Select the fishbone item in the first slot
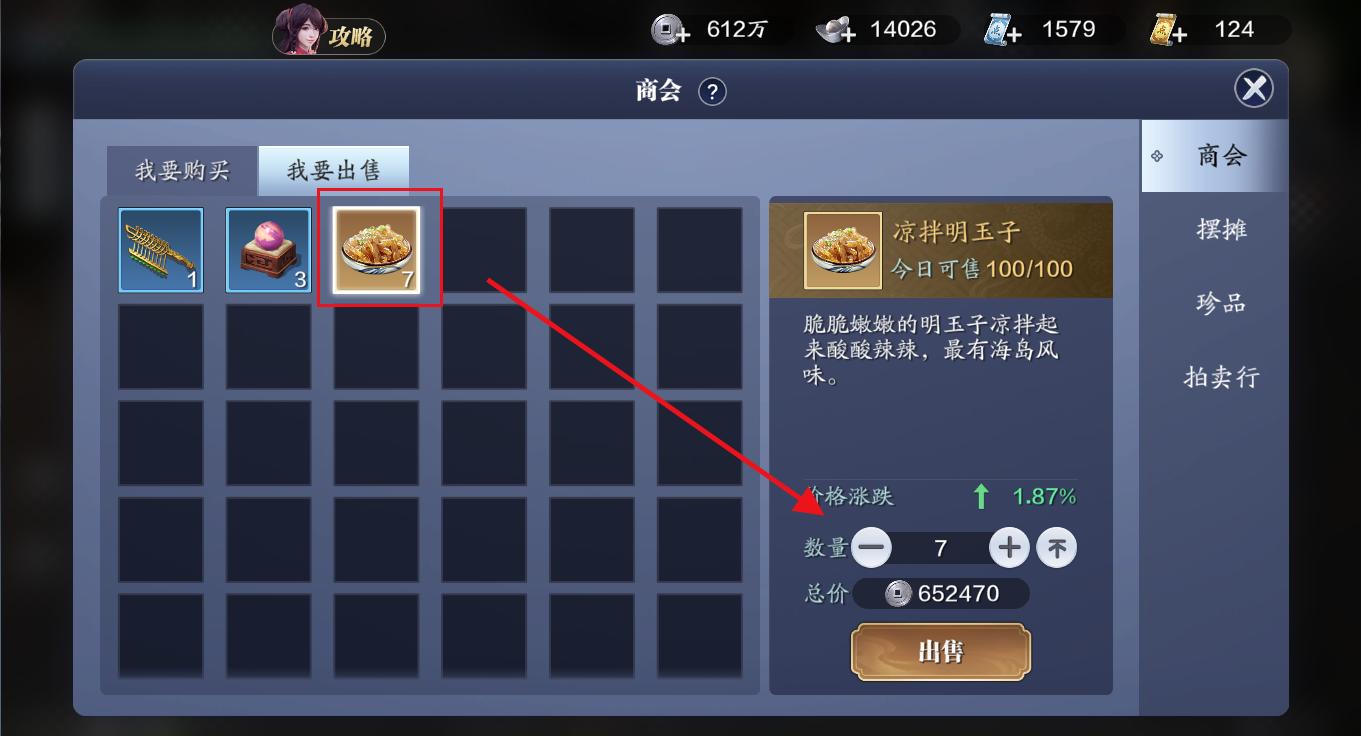 [161, 249]
